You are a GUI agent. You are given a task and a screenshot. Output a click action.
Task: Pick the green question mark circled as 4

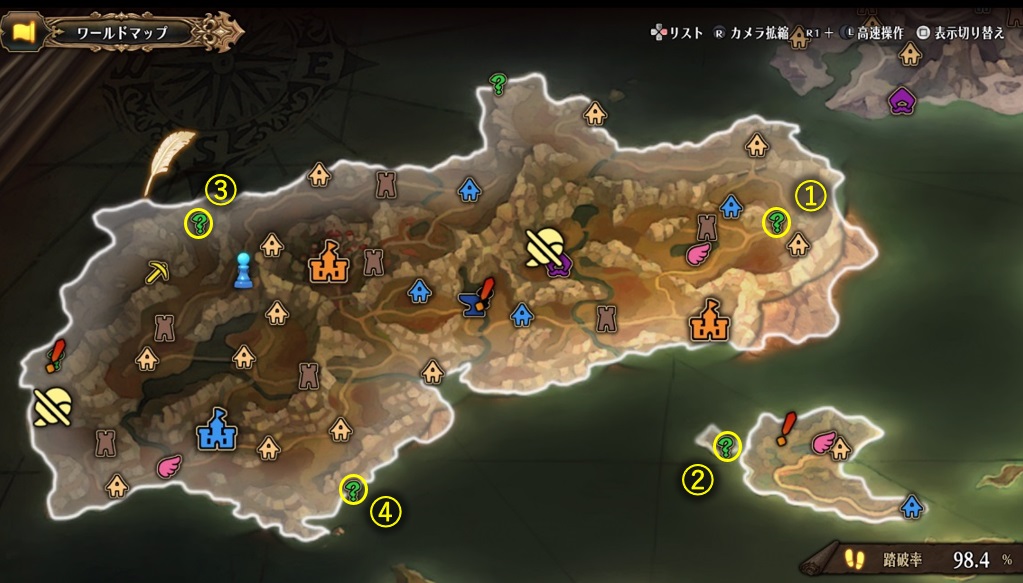pos(353,489)
